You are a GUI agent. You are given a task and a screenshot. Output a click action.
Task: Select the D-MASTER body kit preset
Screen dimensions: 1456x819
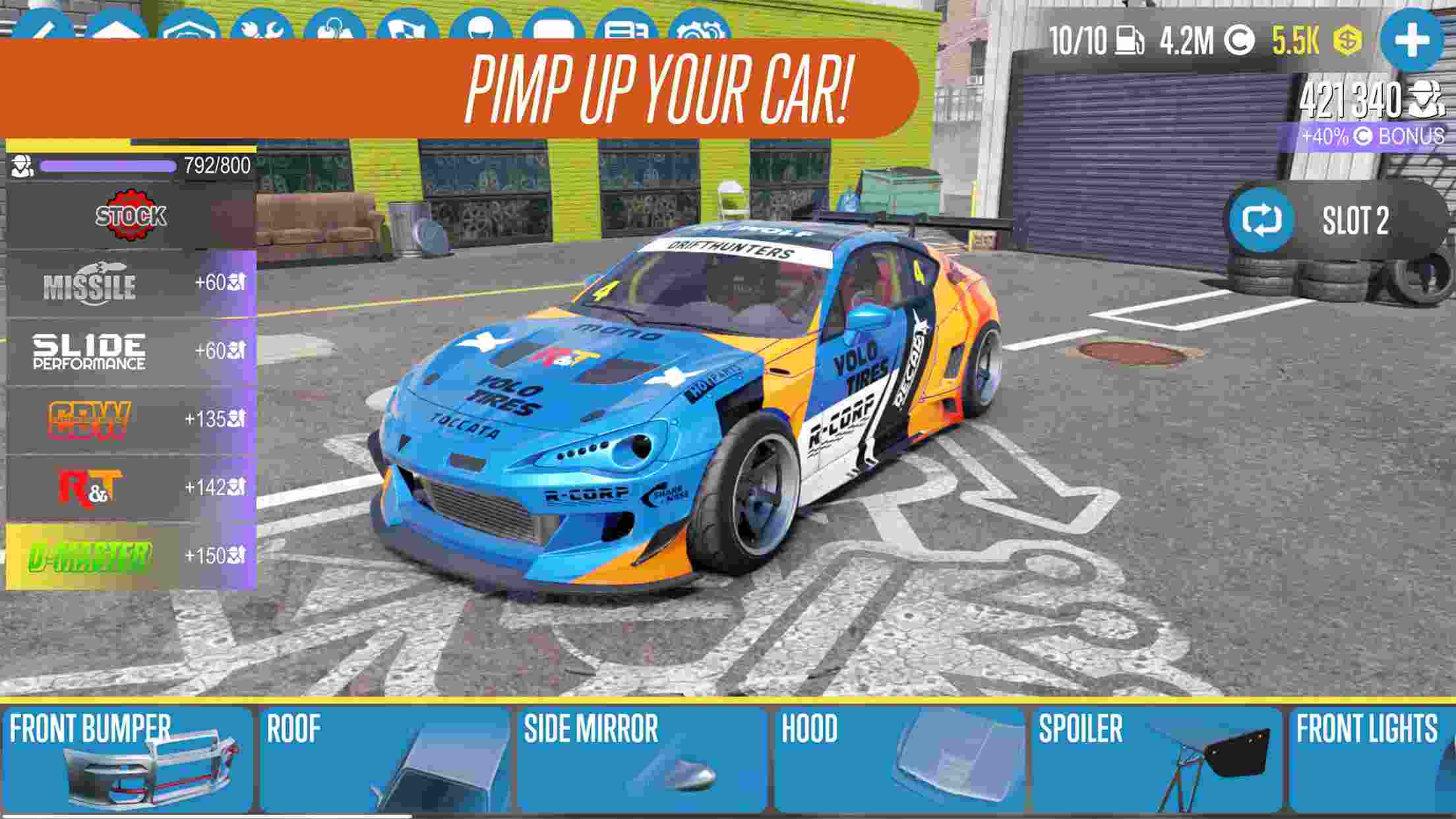(125, 557)
